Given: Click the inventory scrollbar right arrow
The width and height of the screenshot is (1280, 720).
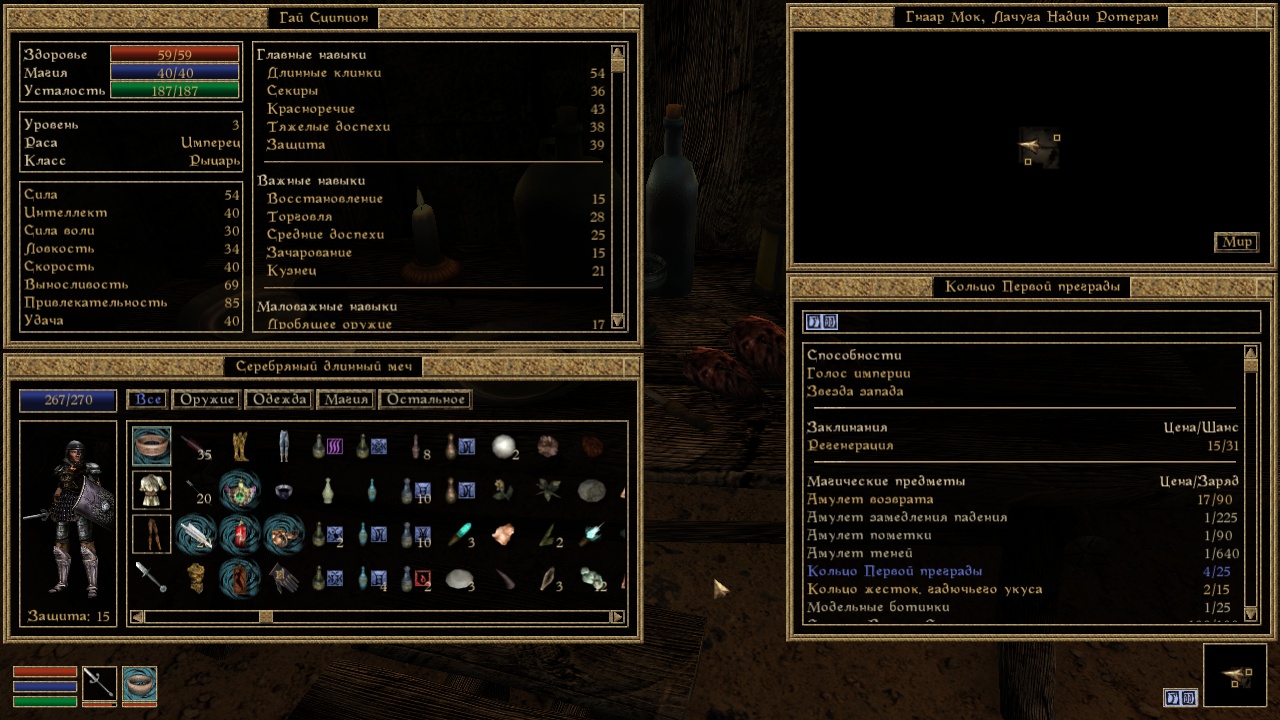Looking at the screenshot, I should pyautogui.click(x=617, y=617).
